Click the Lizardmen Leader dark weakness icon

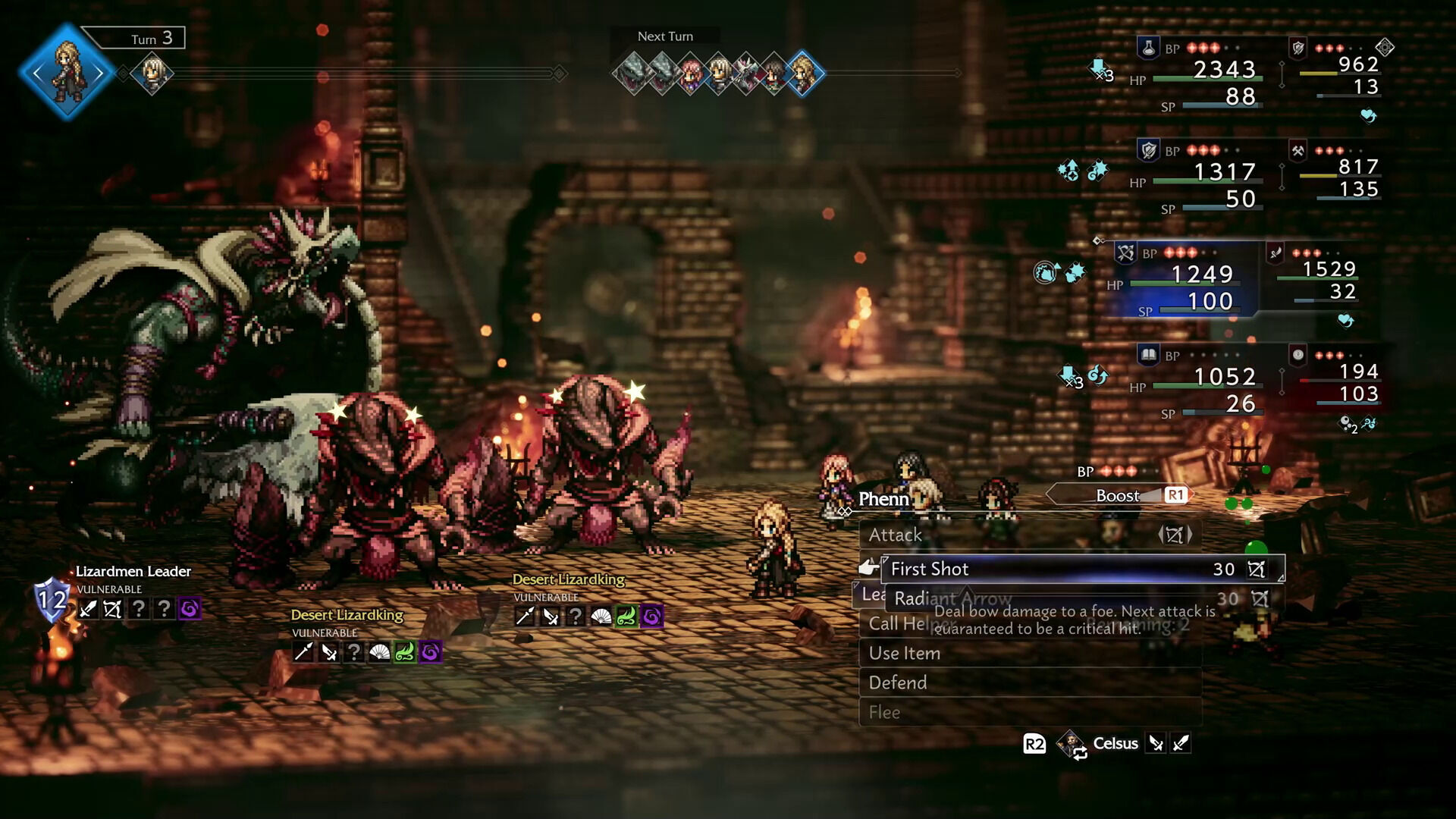190,608
